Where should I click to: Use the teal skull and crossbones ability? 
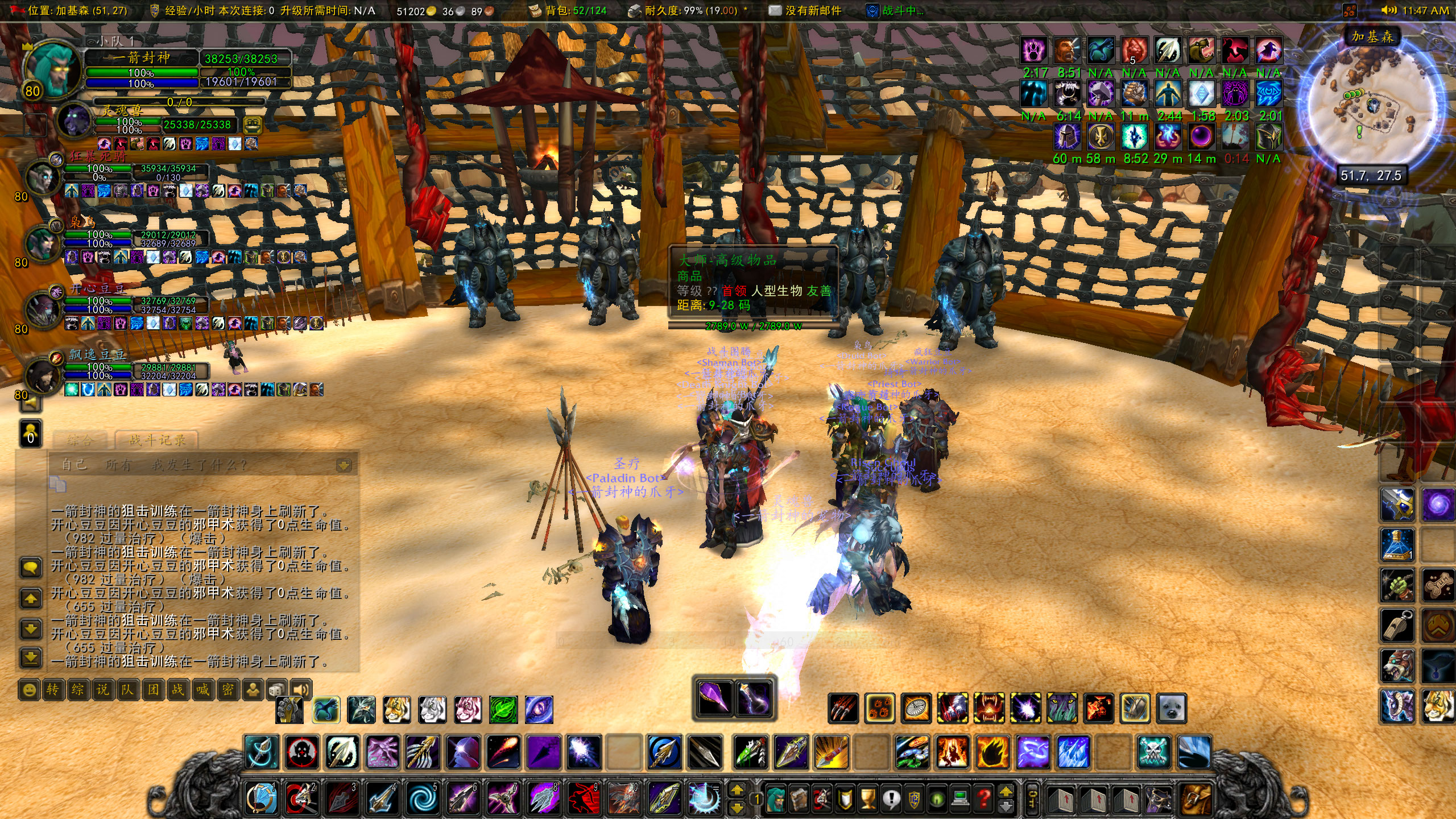click(1153, 752)
